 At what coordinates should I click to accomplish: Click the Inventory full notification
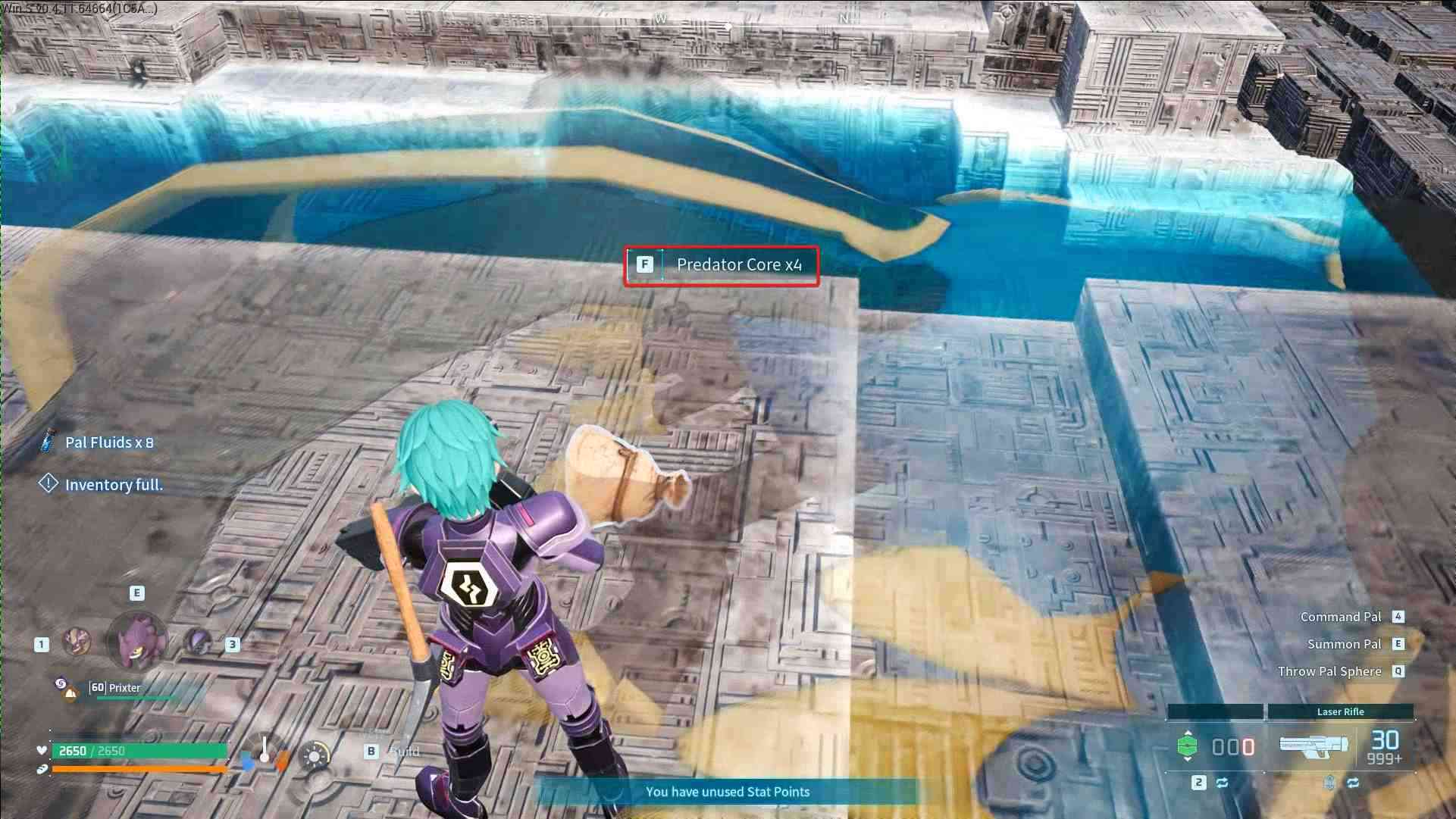[x=114, y=485]
